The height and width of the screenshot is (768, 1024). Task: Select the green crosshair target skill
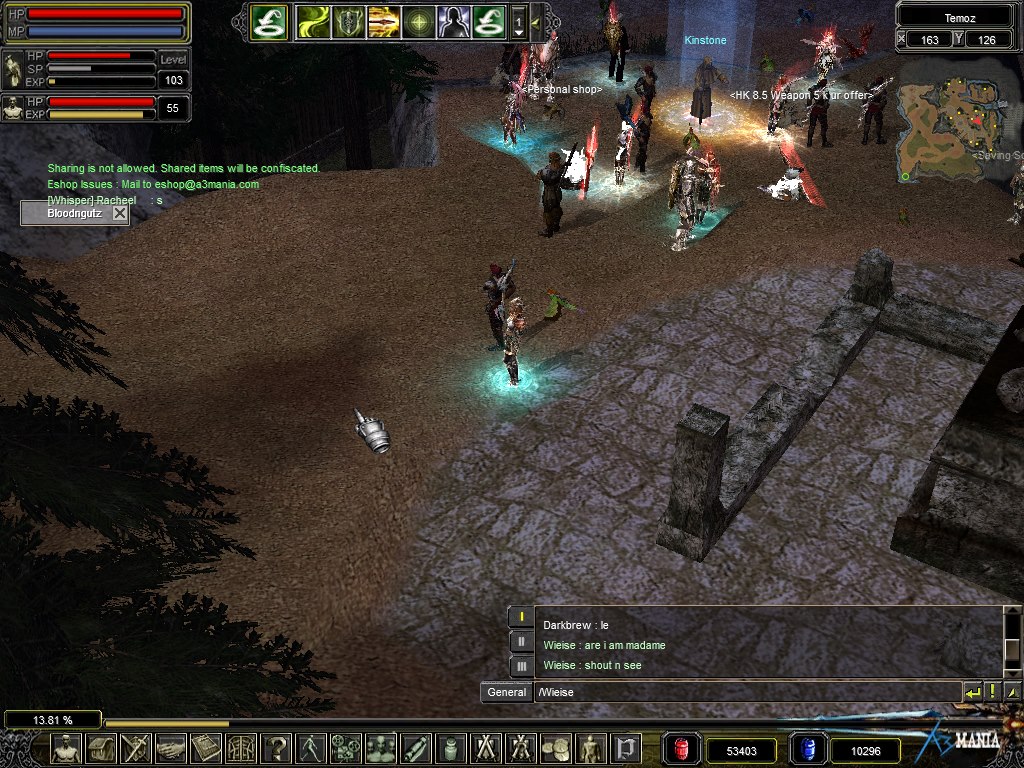click(418, 21)
